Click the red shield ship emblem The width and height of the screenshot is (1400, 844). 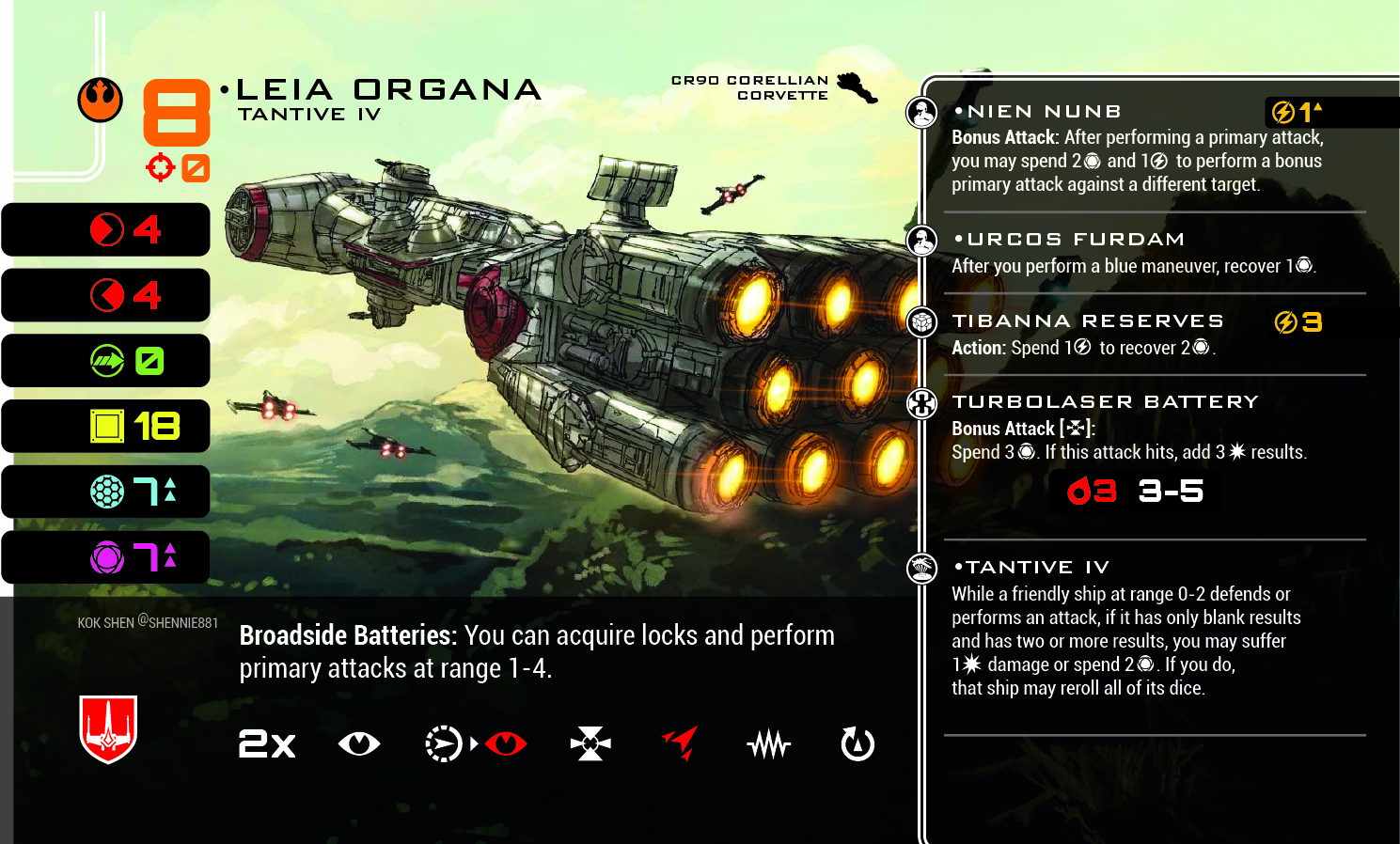tap(109, 728)
